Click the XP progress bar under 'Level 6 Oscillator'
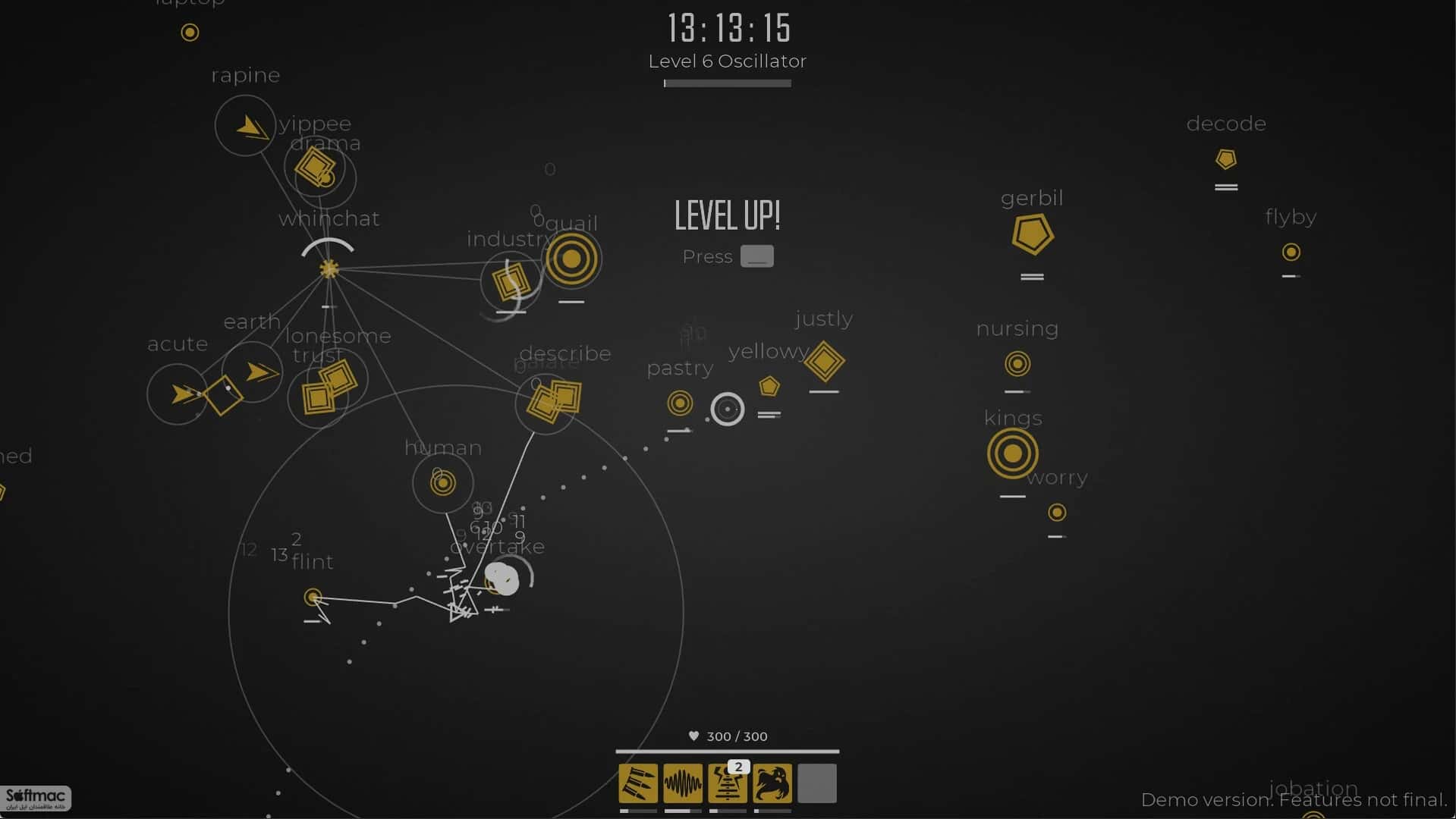 (726, 83)
